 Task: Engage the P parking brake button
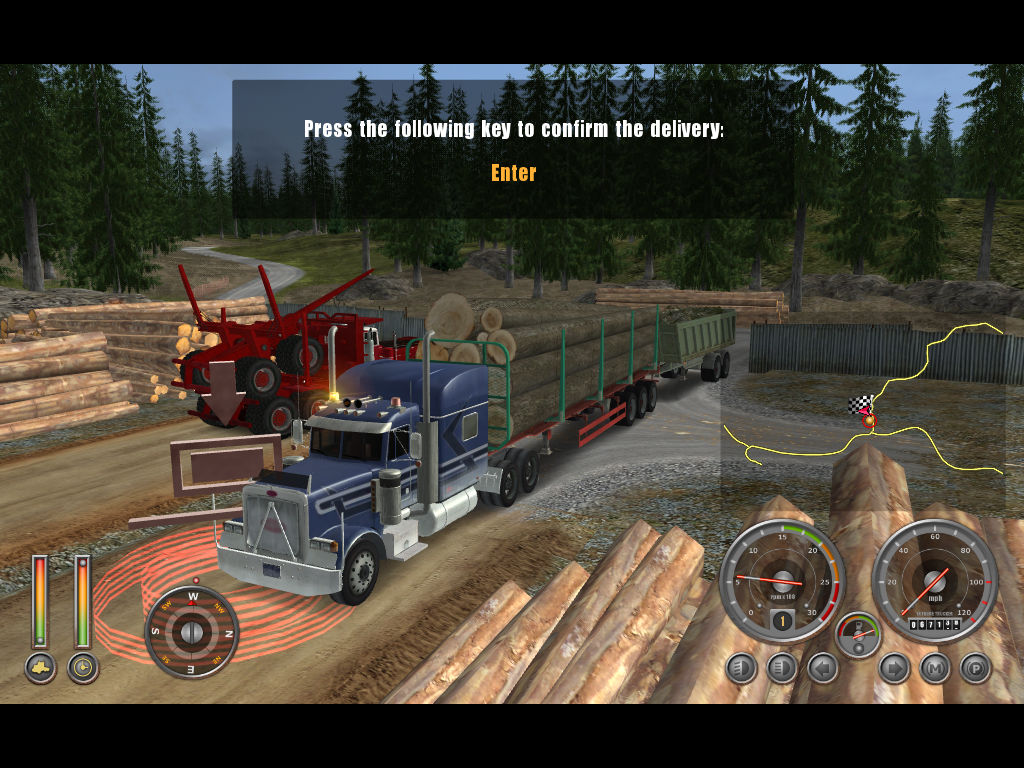tap(975, 667)
